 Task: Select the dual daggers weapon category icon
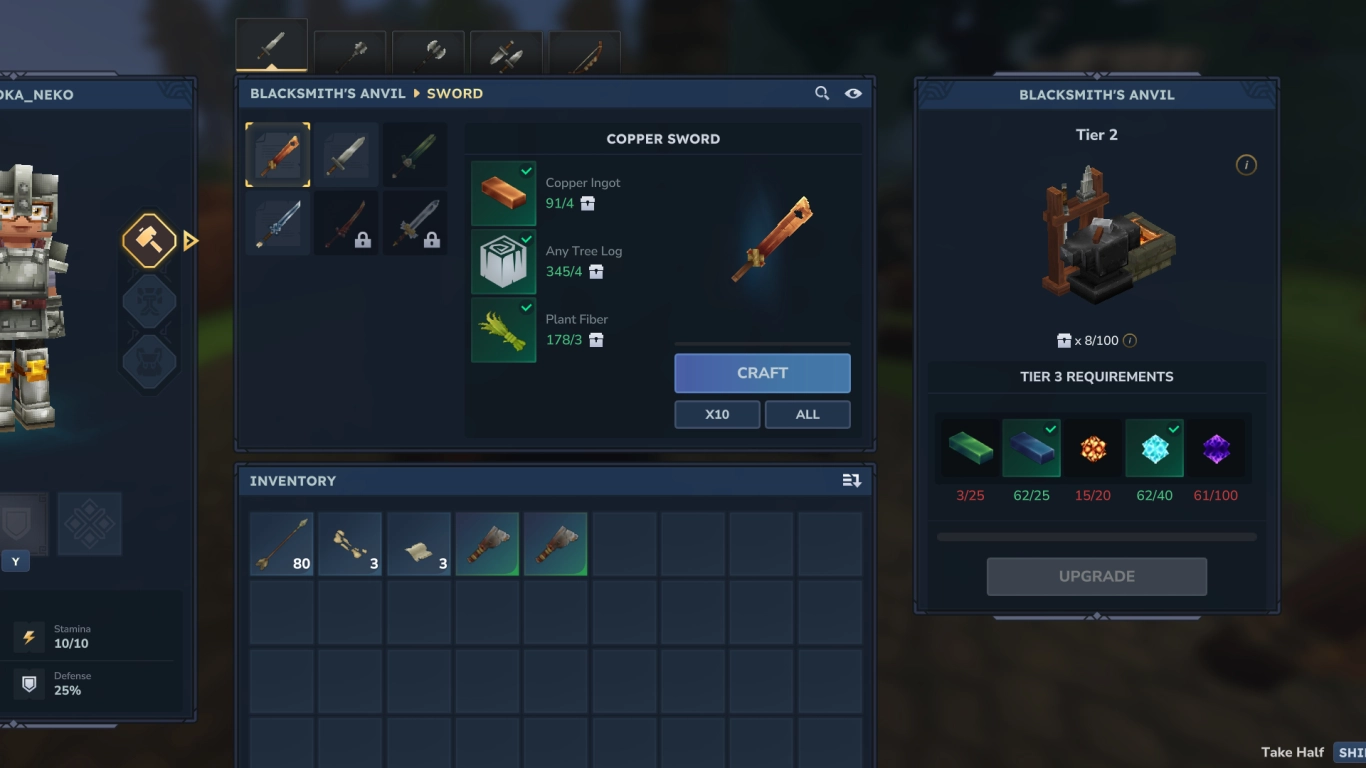point(506,50)
